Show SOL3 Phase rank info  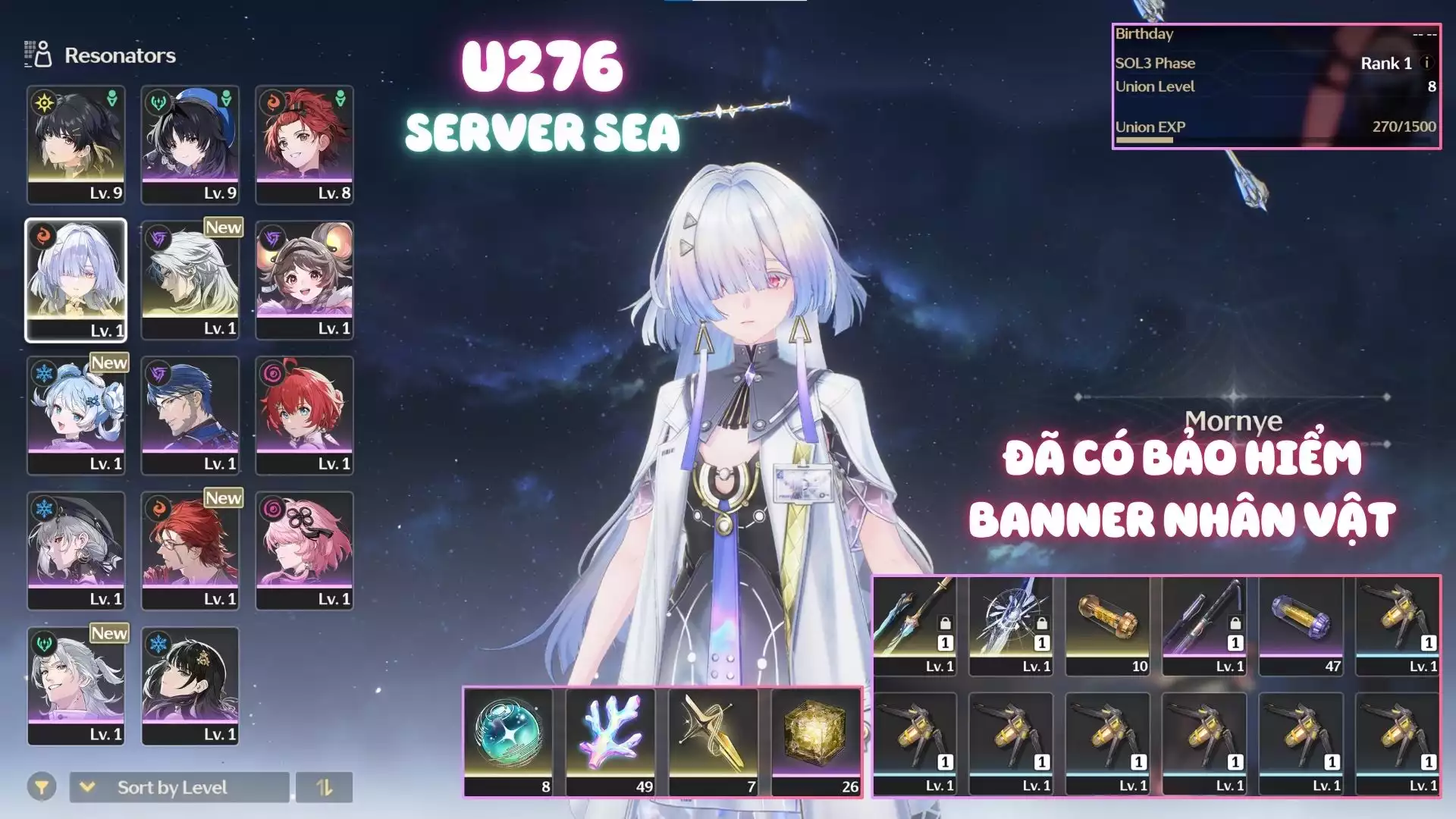1426,63
